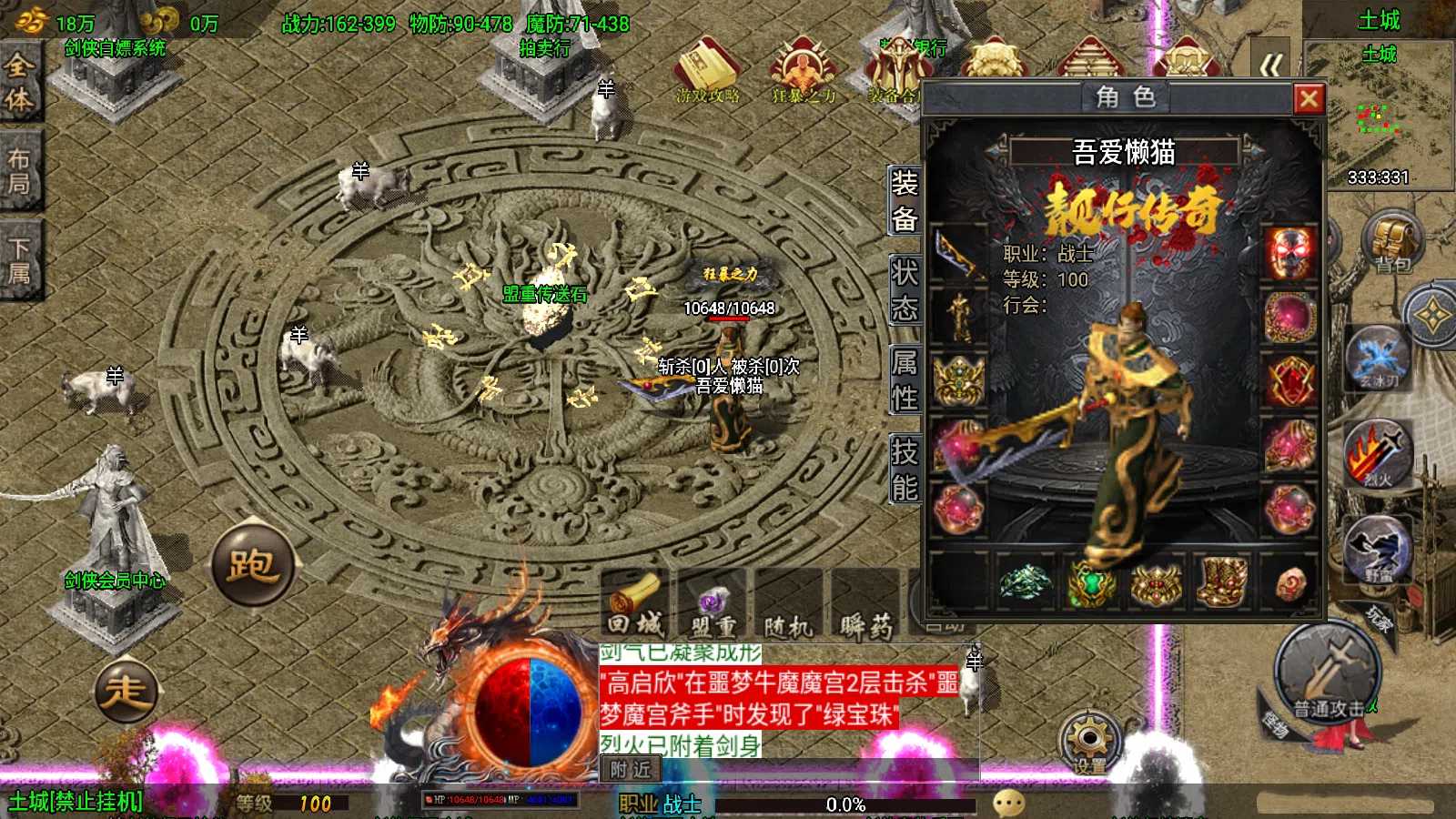Toggle the 走 walk button
Image resolution: width=1456 pixels, height=819 pixels.
coord(126,691)
